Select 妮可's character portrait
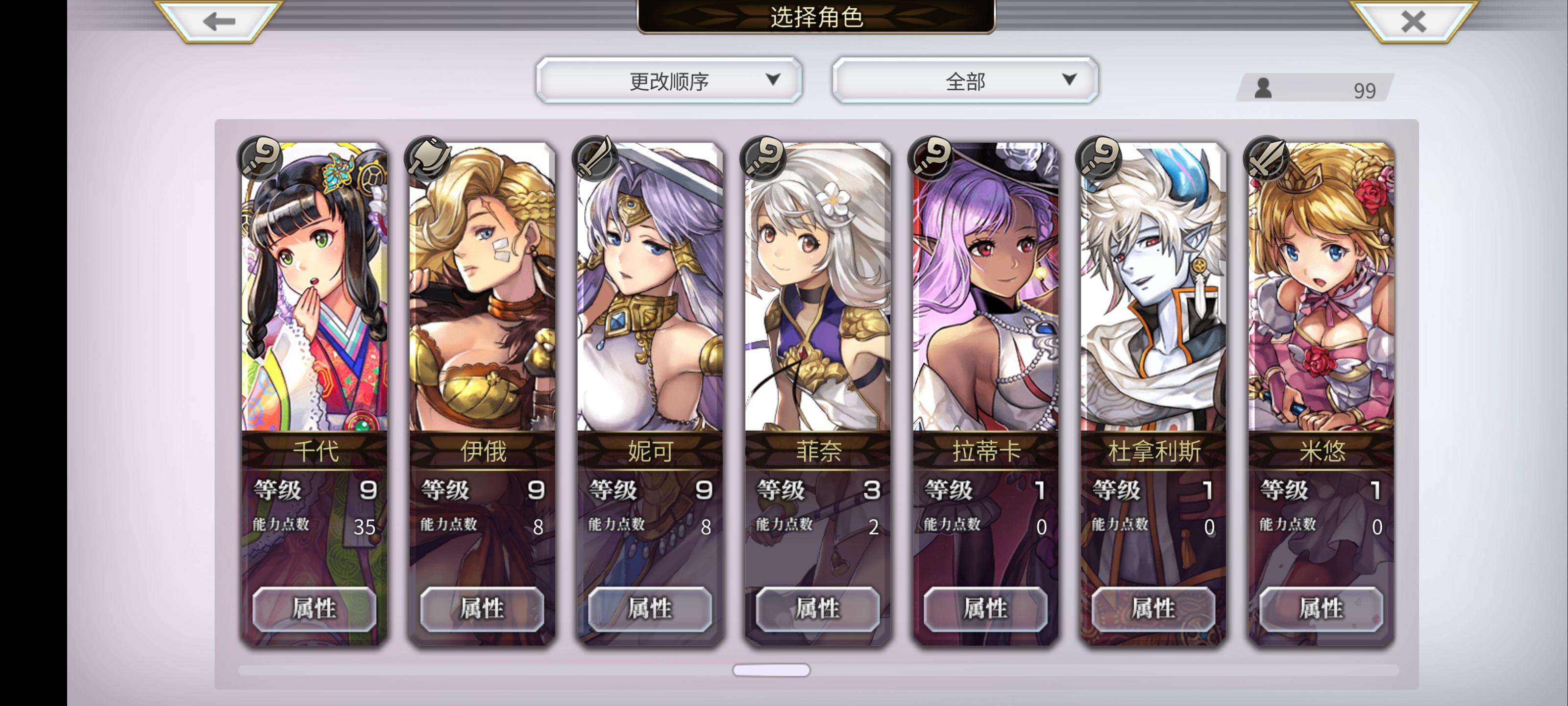Viewport: 1568px width, 706px height. tap(649, 292)
